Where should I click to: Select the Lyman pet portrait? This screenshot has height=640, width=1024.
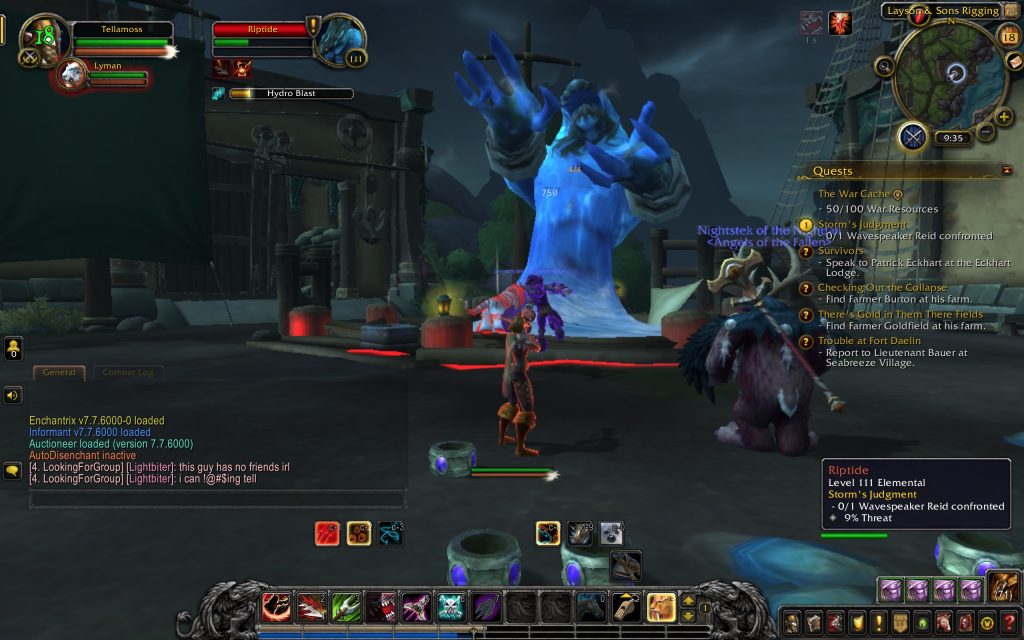coord(72,74)
